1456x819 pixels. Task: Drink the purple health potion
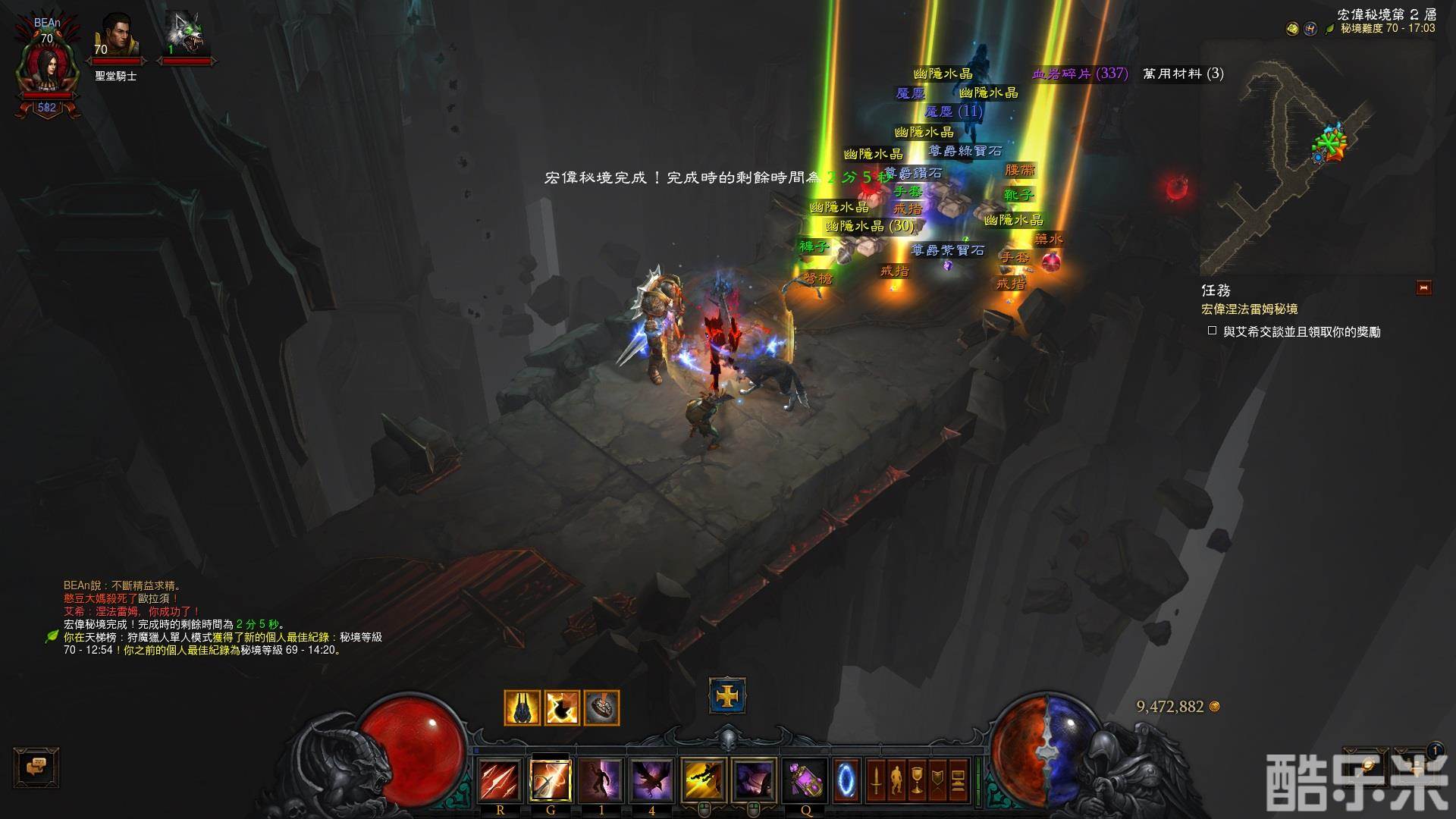(805, 780)
